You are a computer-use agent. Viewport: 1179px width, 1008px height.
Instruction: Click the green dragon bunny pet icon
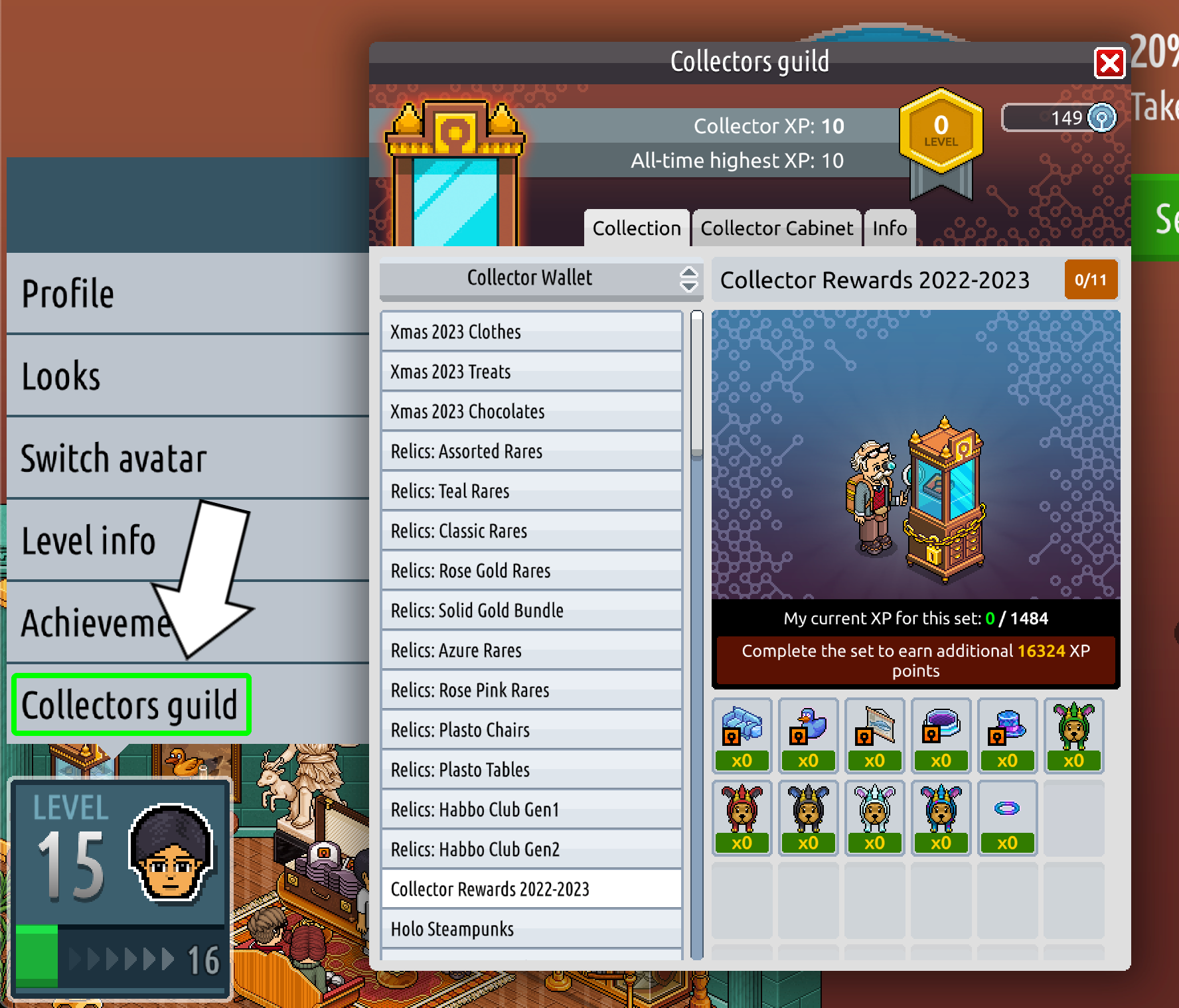tap(1073, 727)
